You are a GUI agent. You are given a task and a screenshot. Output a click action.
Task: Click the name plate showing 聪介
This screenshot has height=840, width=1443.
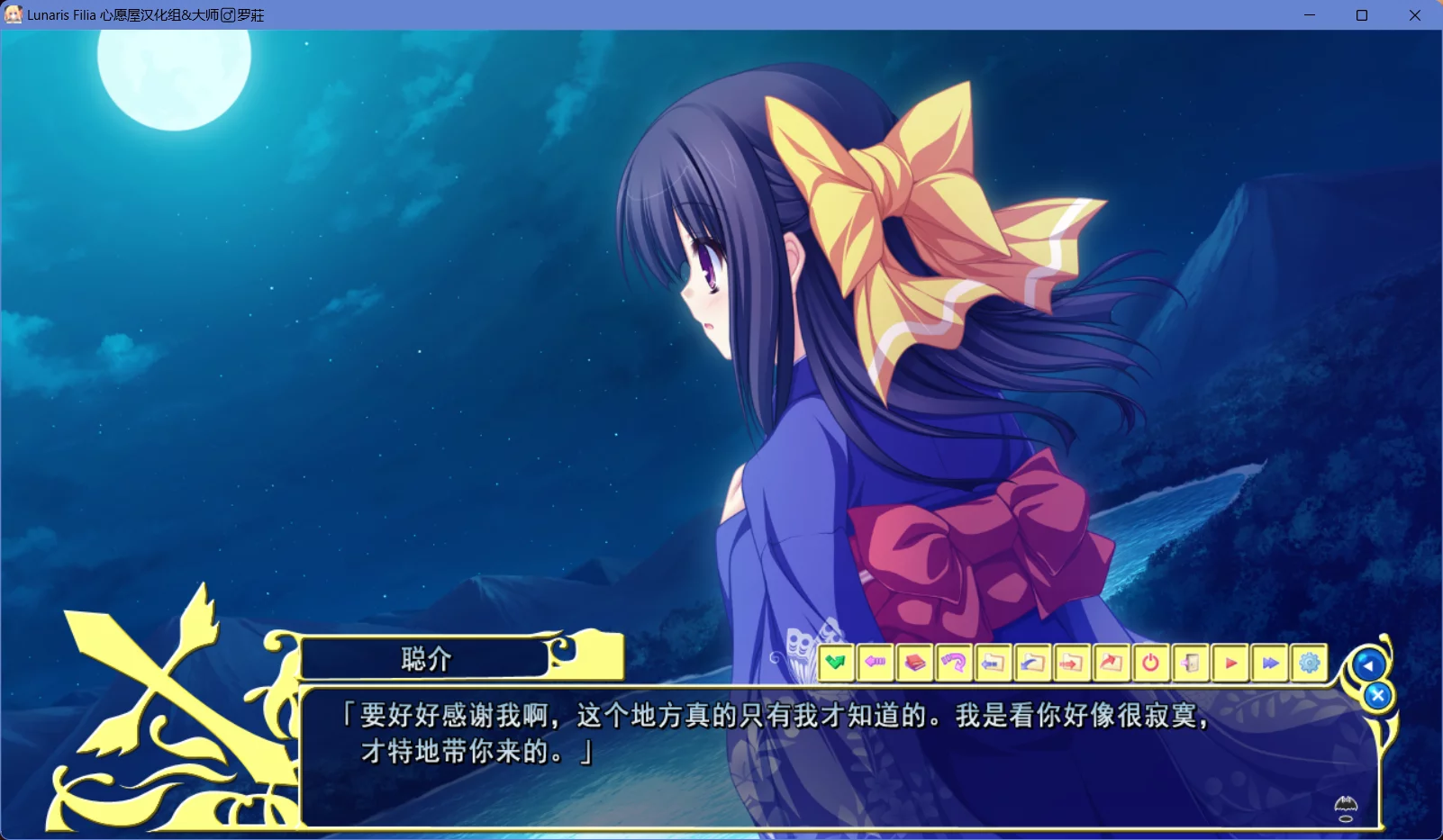point(423,659)
